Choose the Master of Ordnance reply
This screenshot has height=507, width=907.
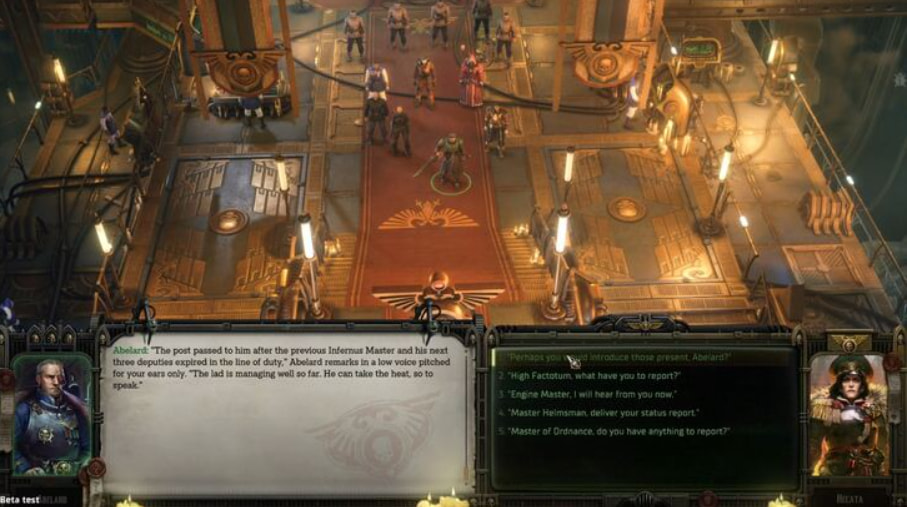click(x=618, y=431)
